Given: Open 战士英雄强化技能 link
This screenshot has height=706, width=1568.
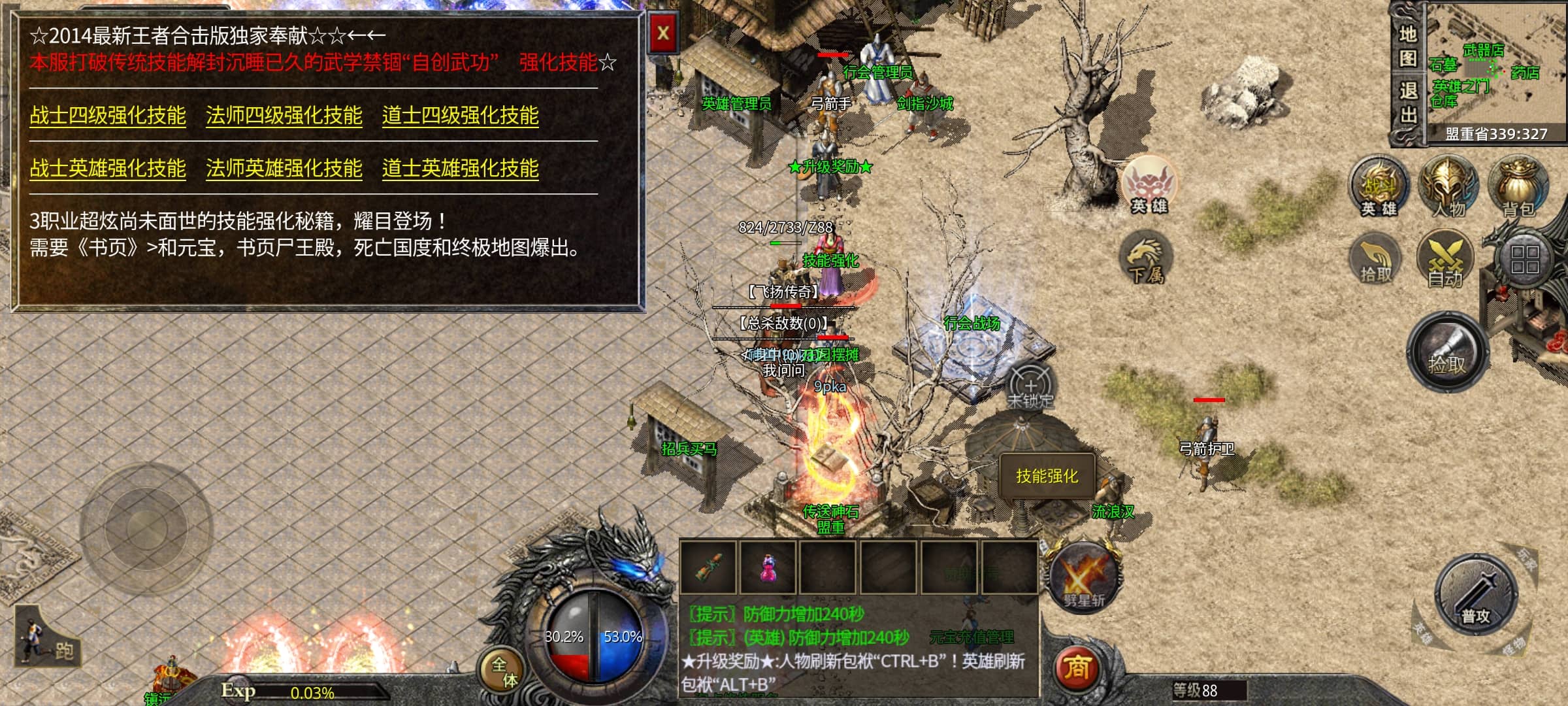Looking at the screenshot, I should click(x=108, y=169).
